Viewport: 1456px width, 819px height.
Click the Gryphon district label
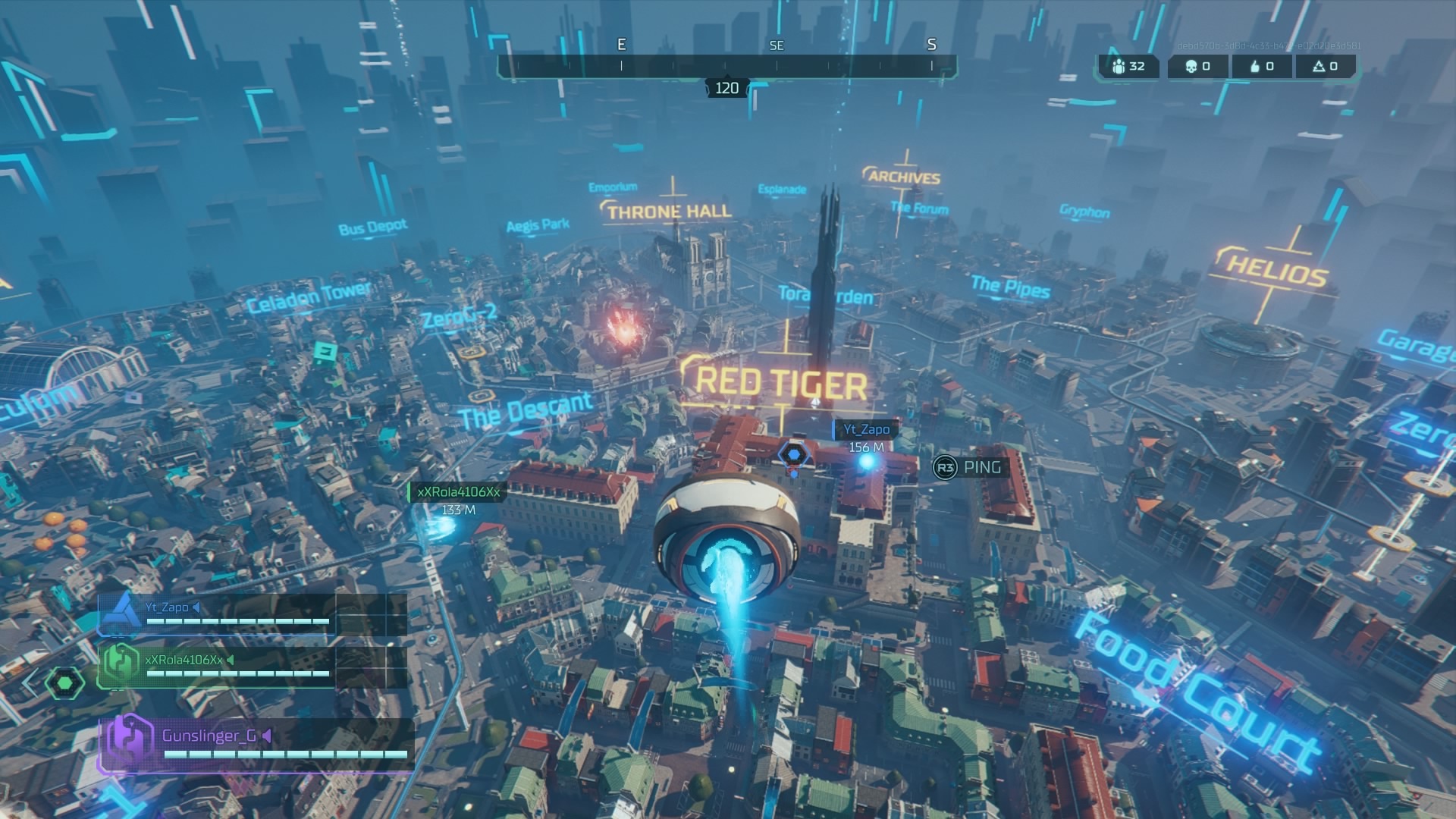click(x=1084, y=212)
